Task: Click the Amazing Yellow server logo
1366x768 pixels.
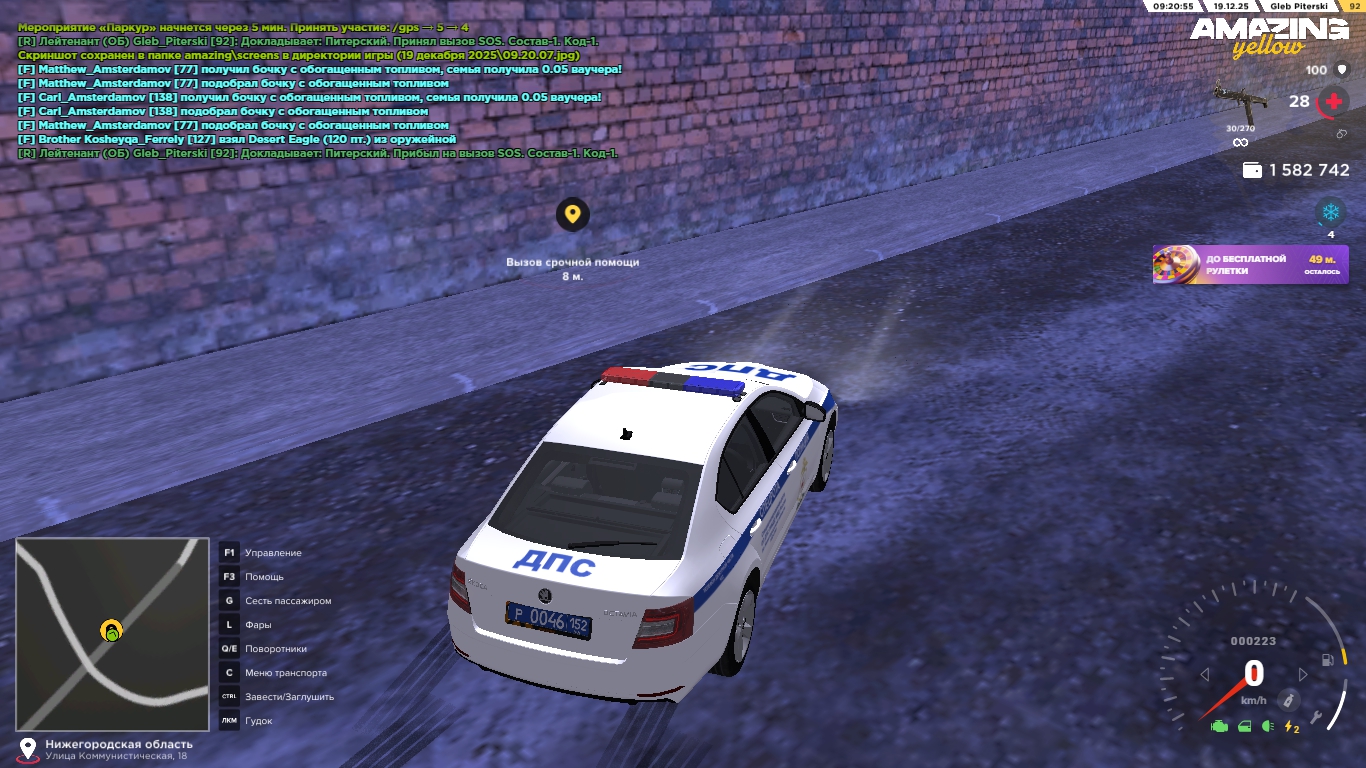Action: click(1268, 36)
